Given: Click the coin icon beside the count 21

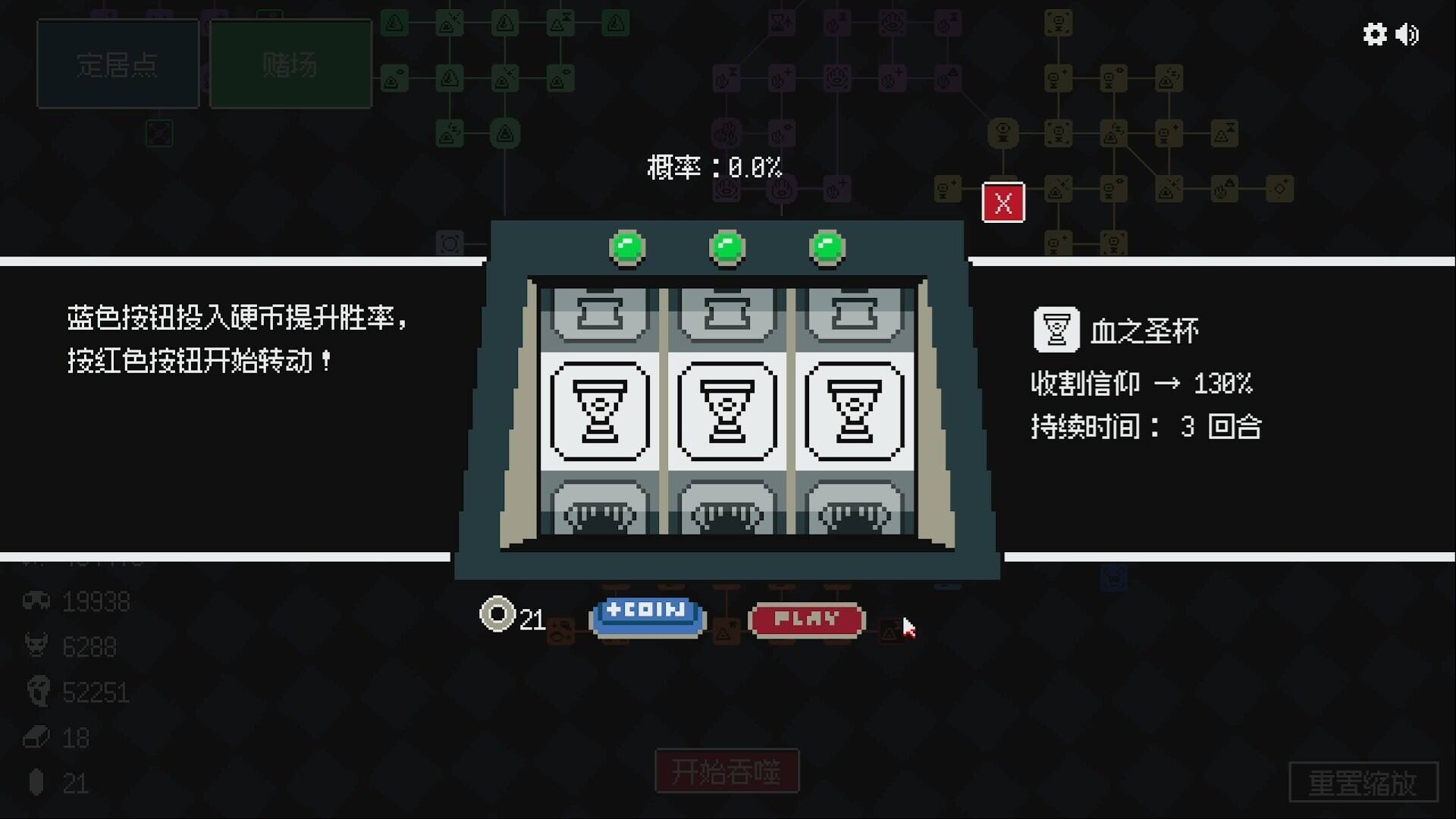Looking at the screenshot, I should [x=497, y=613].
